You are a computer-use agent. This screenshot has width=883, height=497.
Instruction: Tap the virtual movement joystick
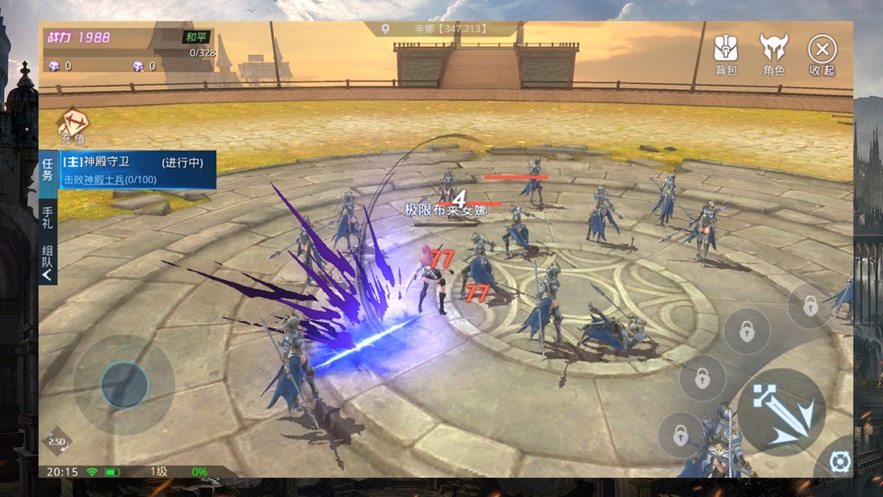[x=124, y=384]
